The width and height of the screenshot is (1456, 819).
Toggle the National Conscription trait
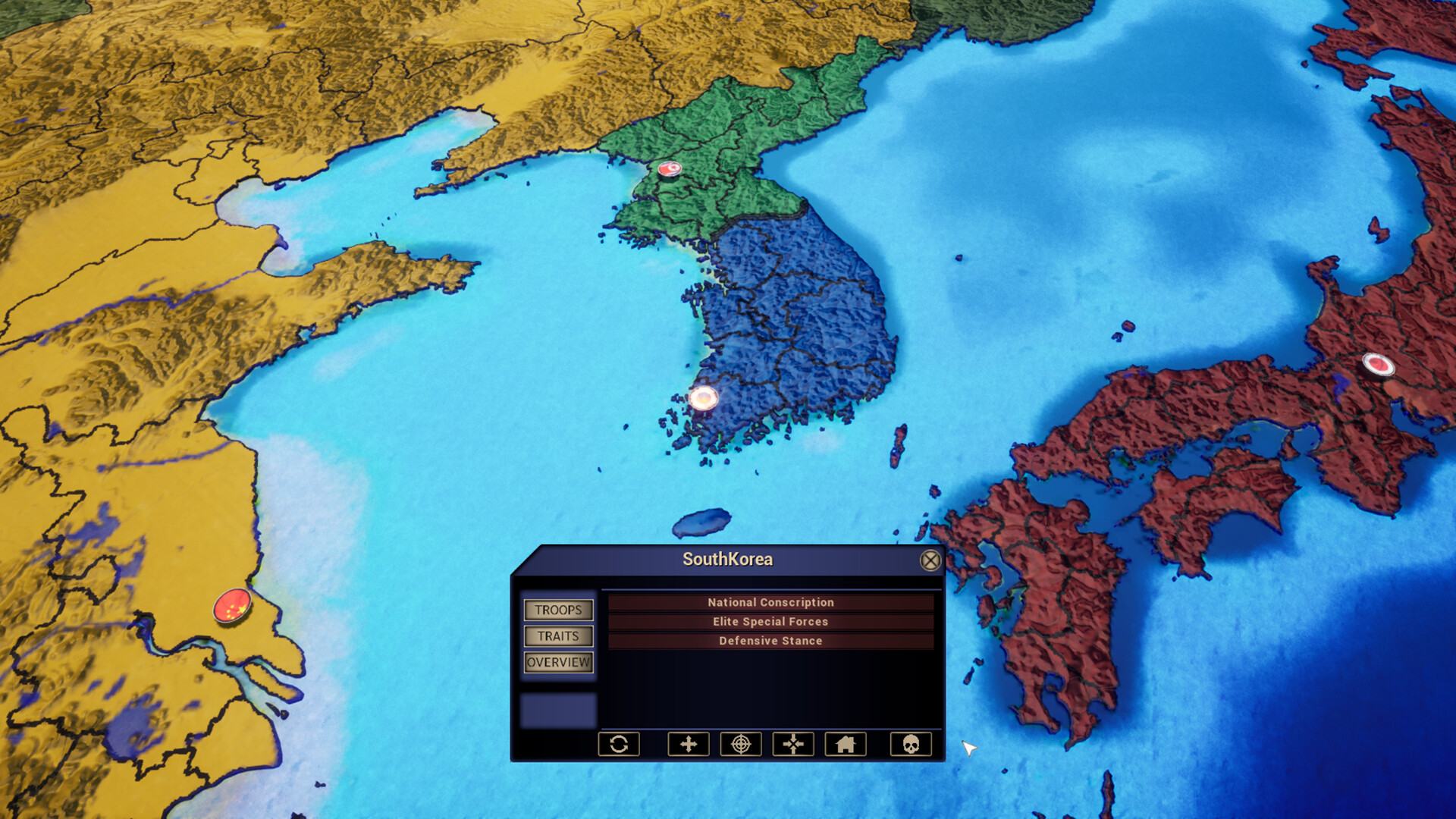coord(770,602)
